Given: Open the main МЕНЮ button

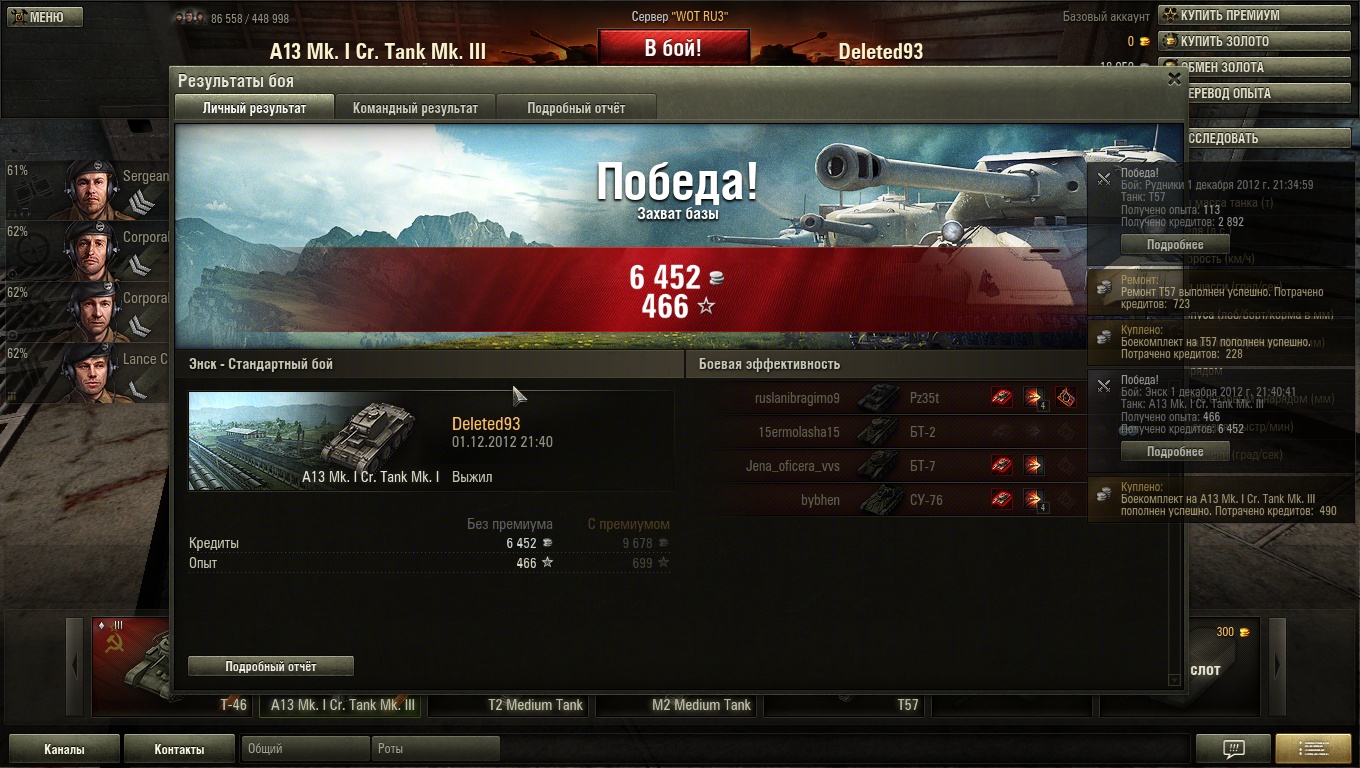Looking at the screenshot, I should (45, 17).
